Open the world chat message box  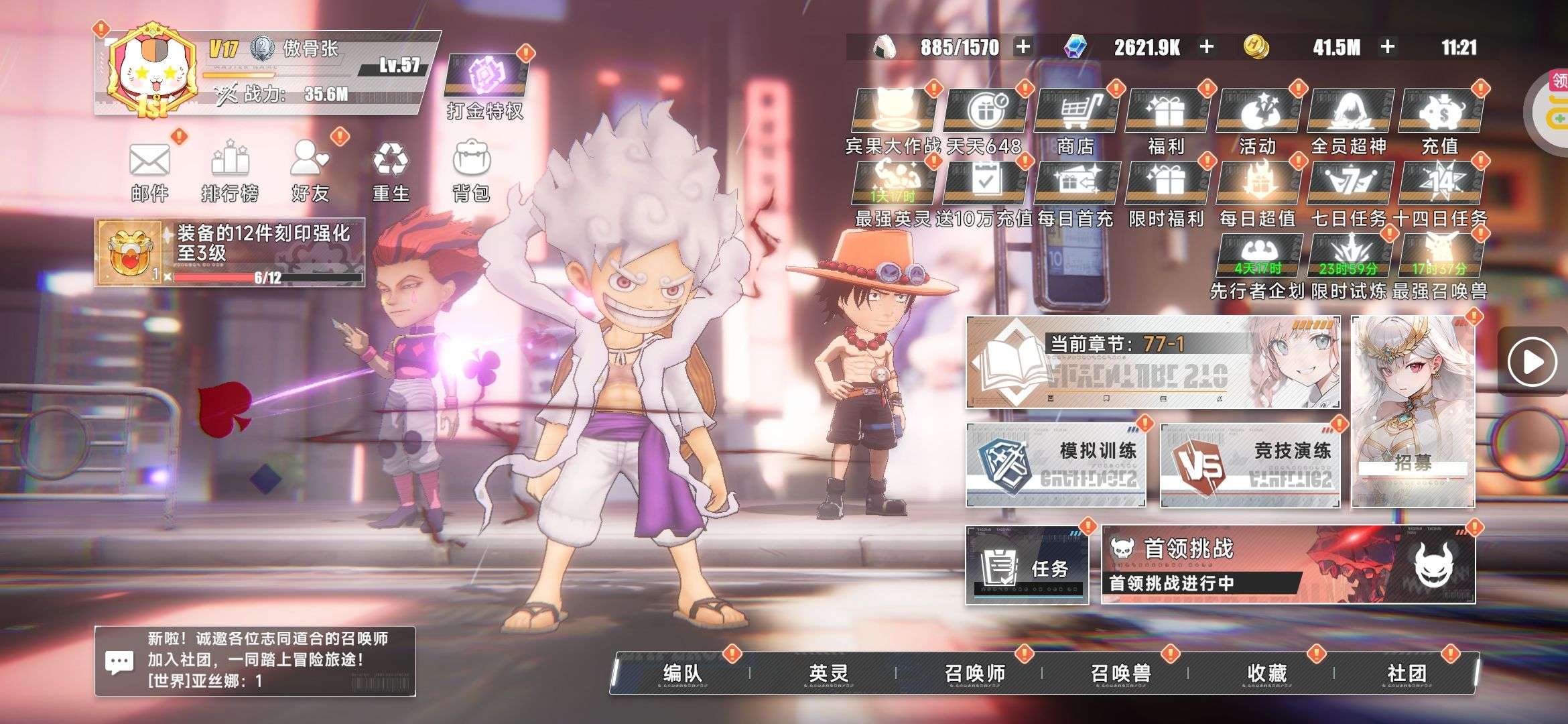click(x=255, y=661)
